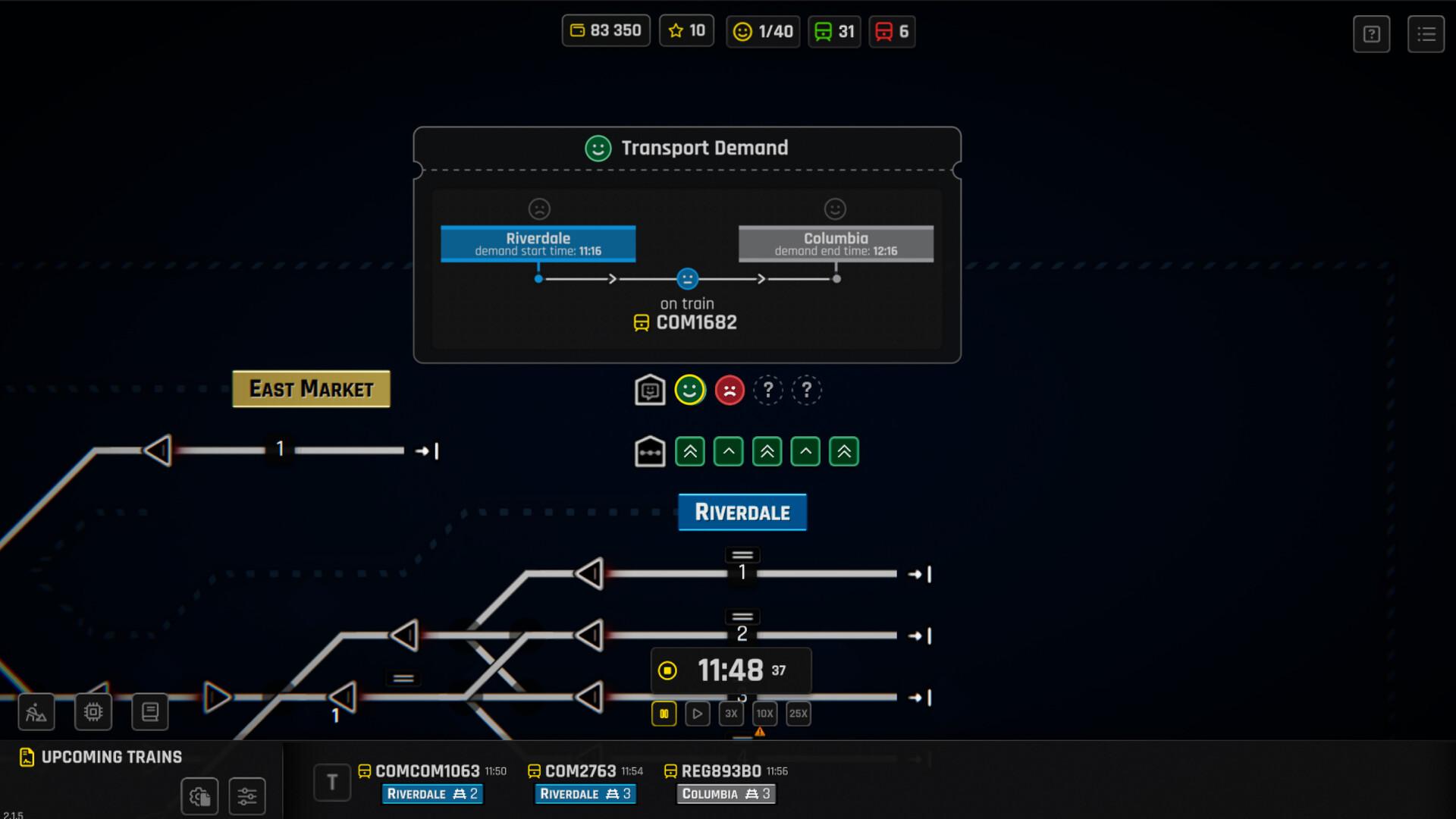The image size is (1456, 819).
Task: Click the single chevron upgrade button
Action: [728, 450]
